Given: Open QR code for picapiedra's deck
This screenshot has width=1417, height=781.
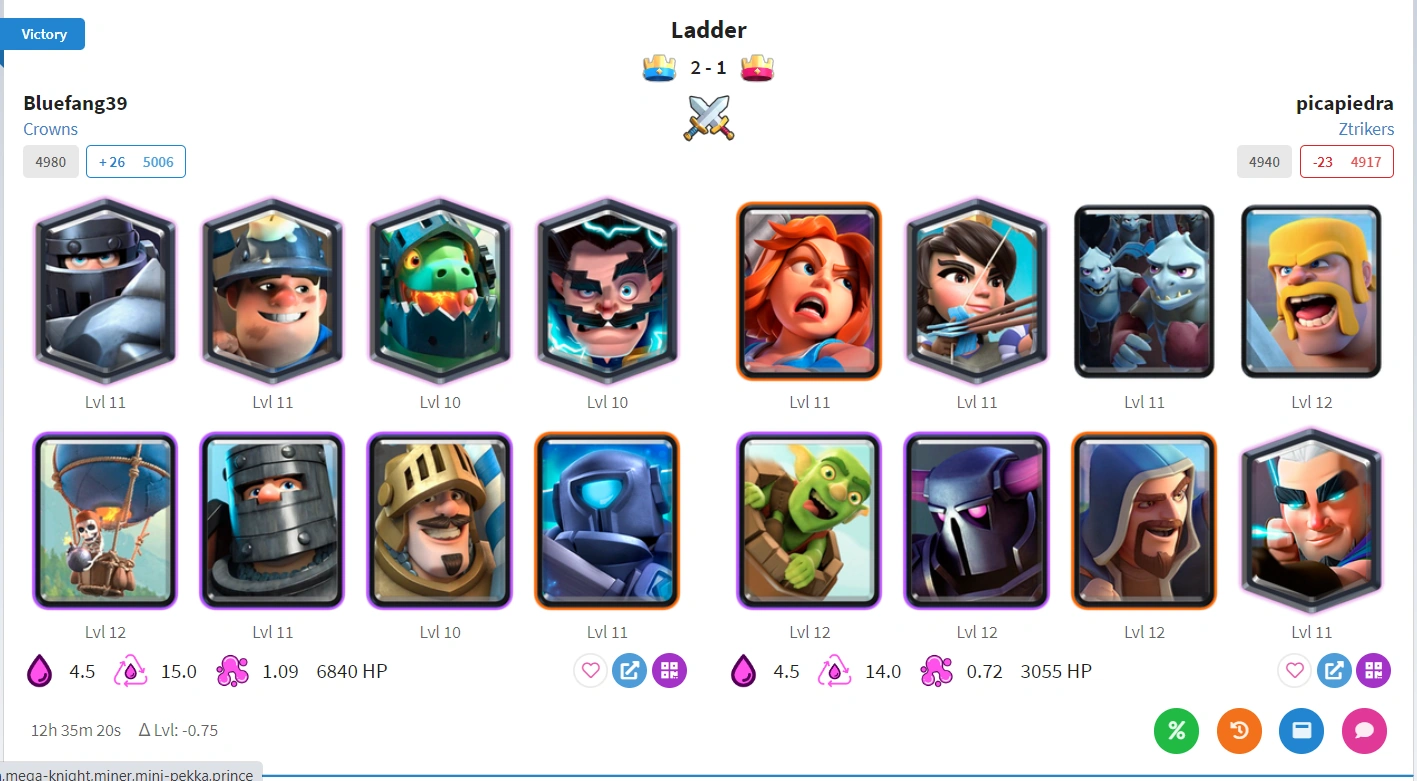Looking at the screenshot, I should pos(1373,670).
